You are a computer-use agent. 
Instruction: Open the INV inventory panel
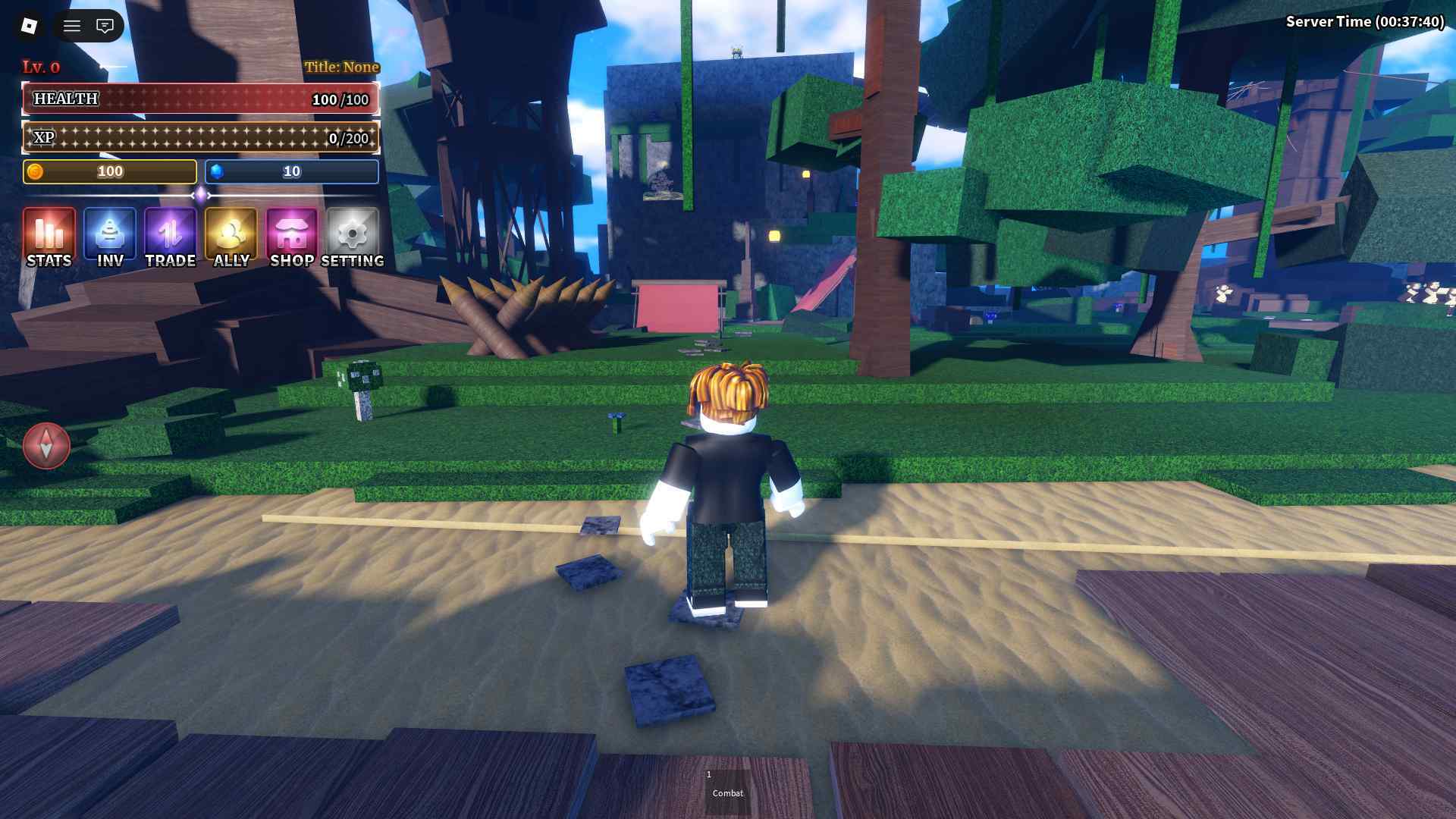tap(110, 236)
